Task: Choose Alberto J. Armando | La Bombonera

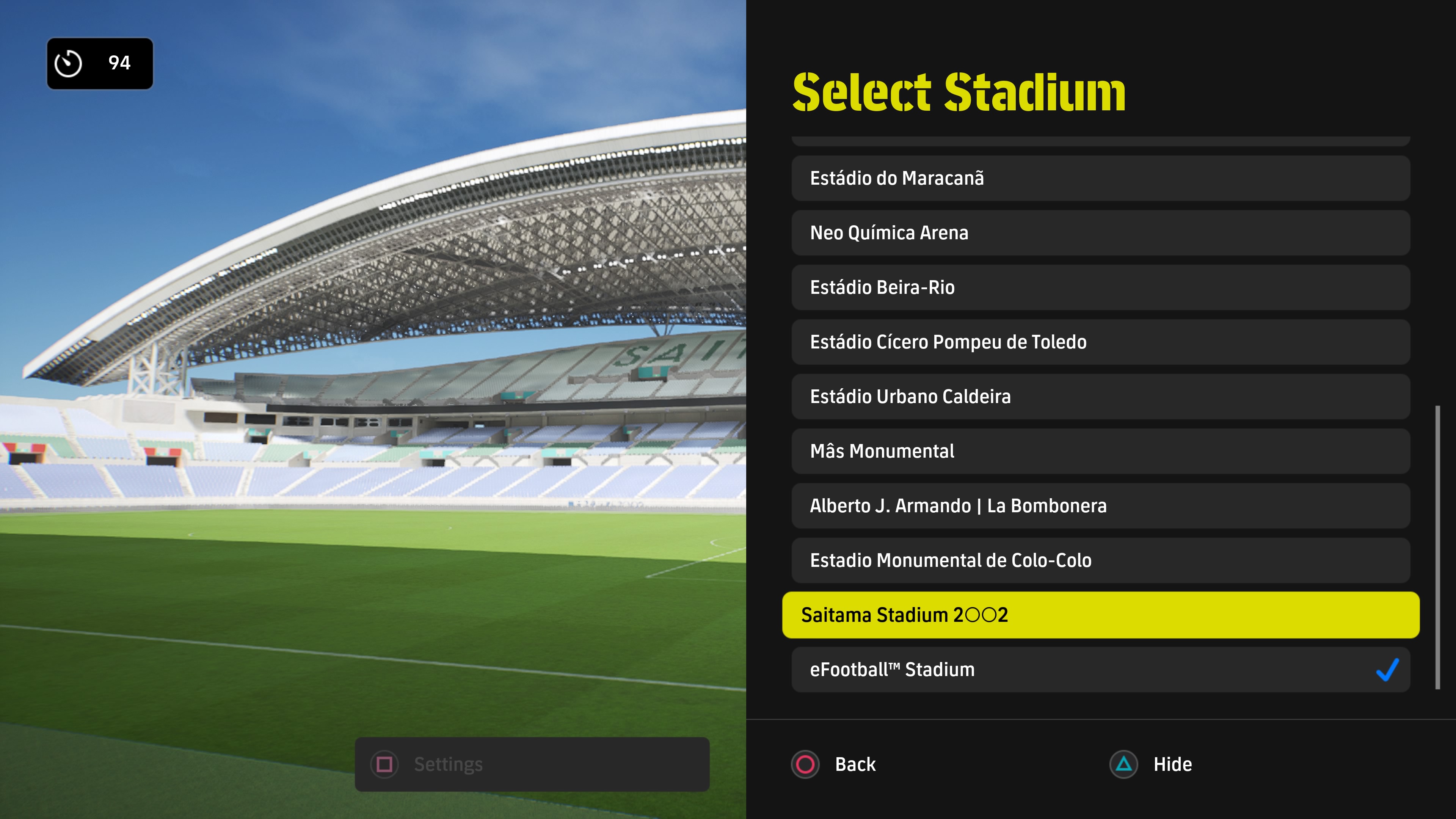Action: coord(1100,505)
